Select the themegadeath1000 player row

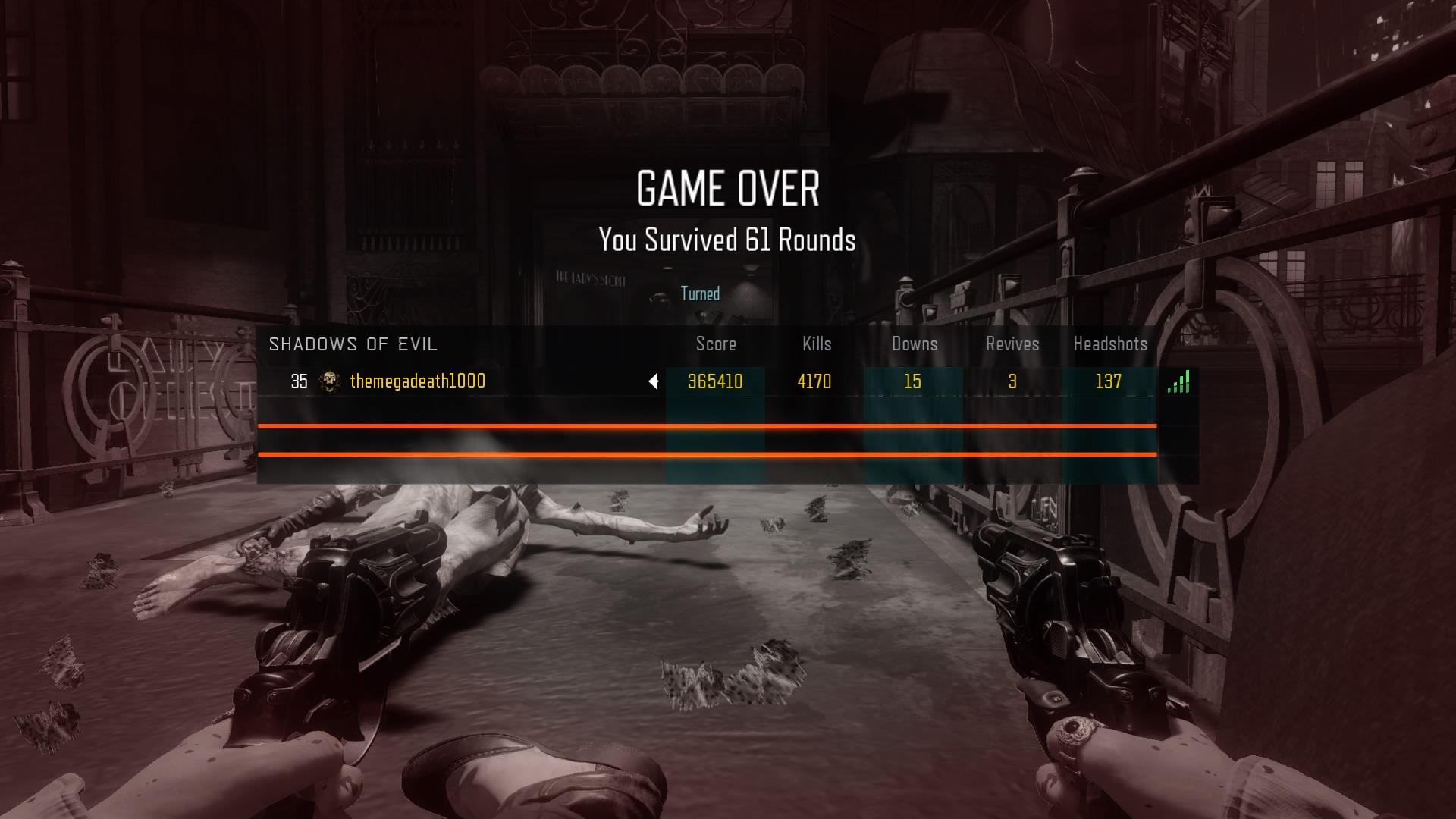(x=418, y=381)
